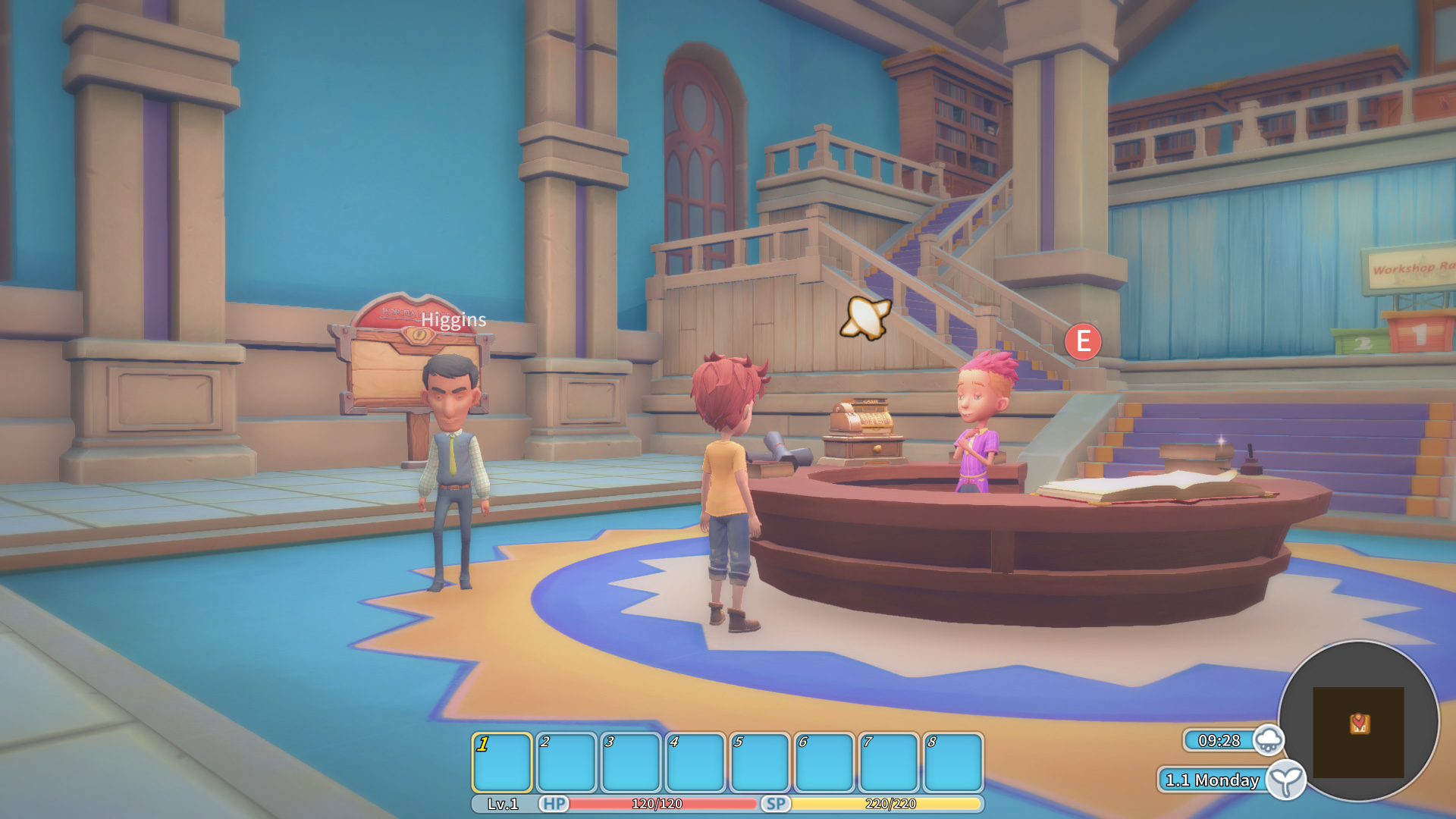
Task: Select hotbar slot 1
Action: pyautogui.click(x=503, y=762)
